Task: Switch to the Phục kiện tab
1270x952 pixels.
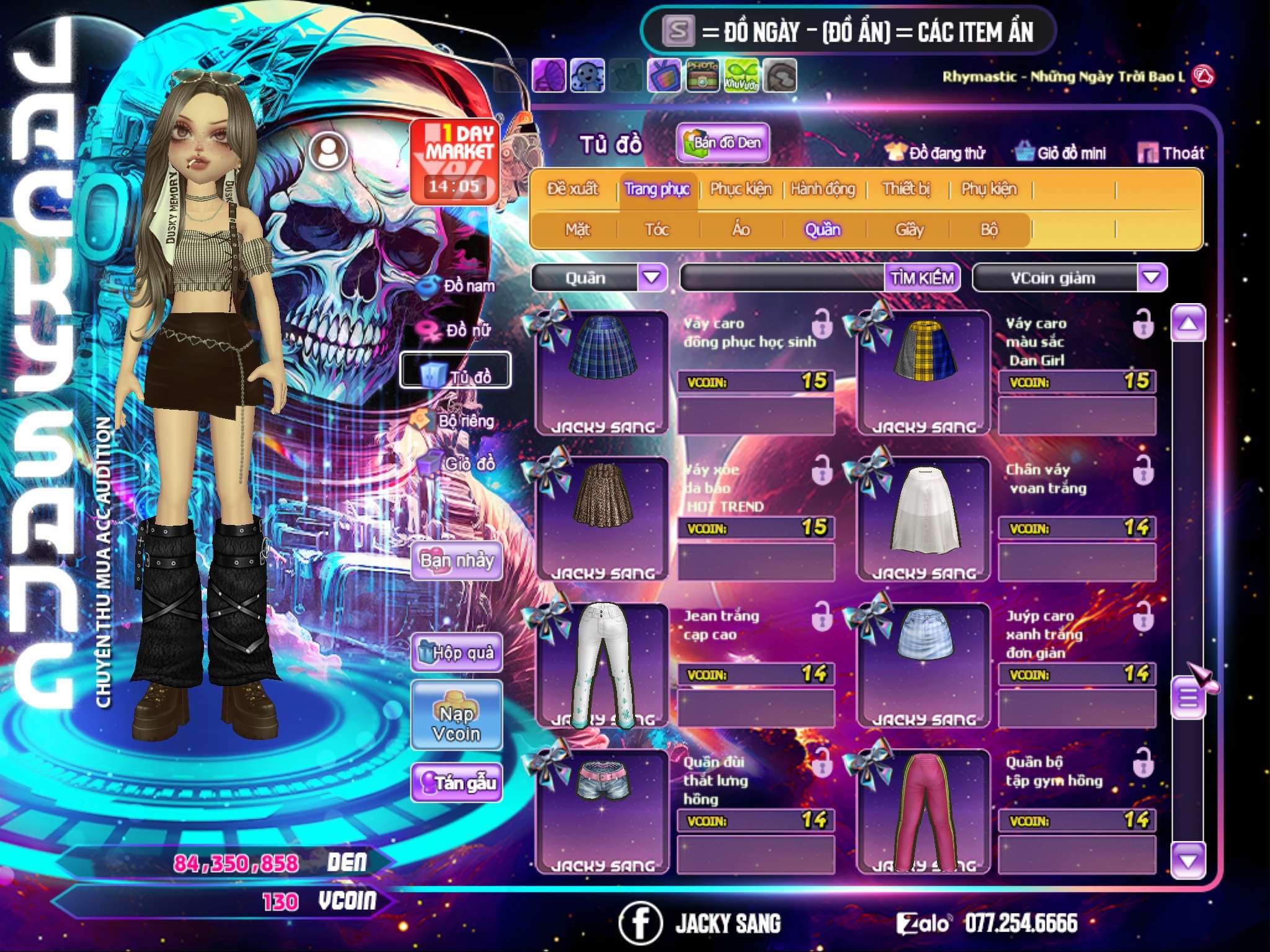Action: [x=740, y=189]
